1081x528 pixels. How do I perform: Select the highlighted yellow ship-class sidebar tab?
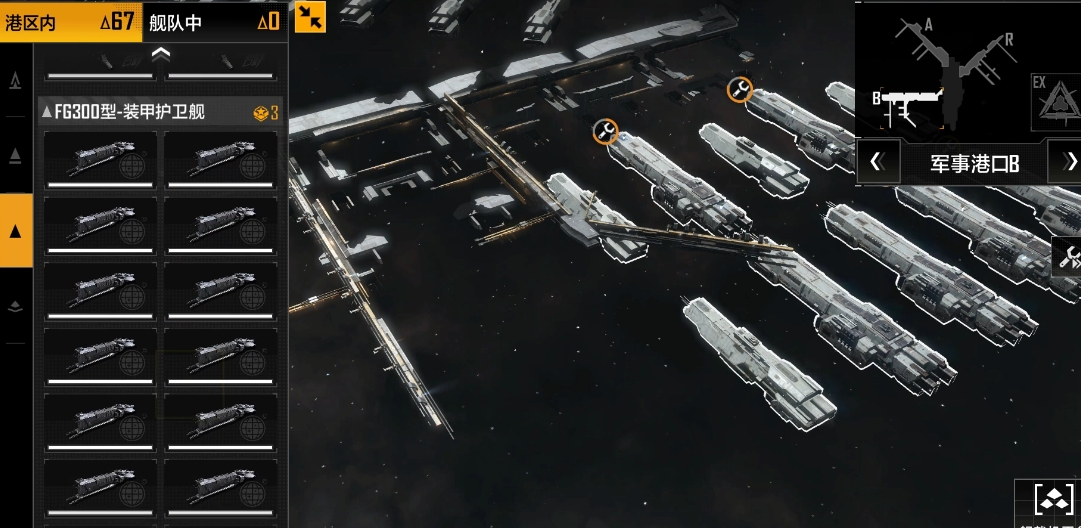pos(16,231)
